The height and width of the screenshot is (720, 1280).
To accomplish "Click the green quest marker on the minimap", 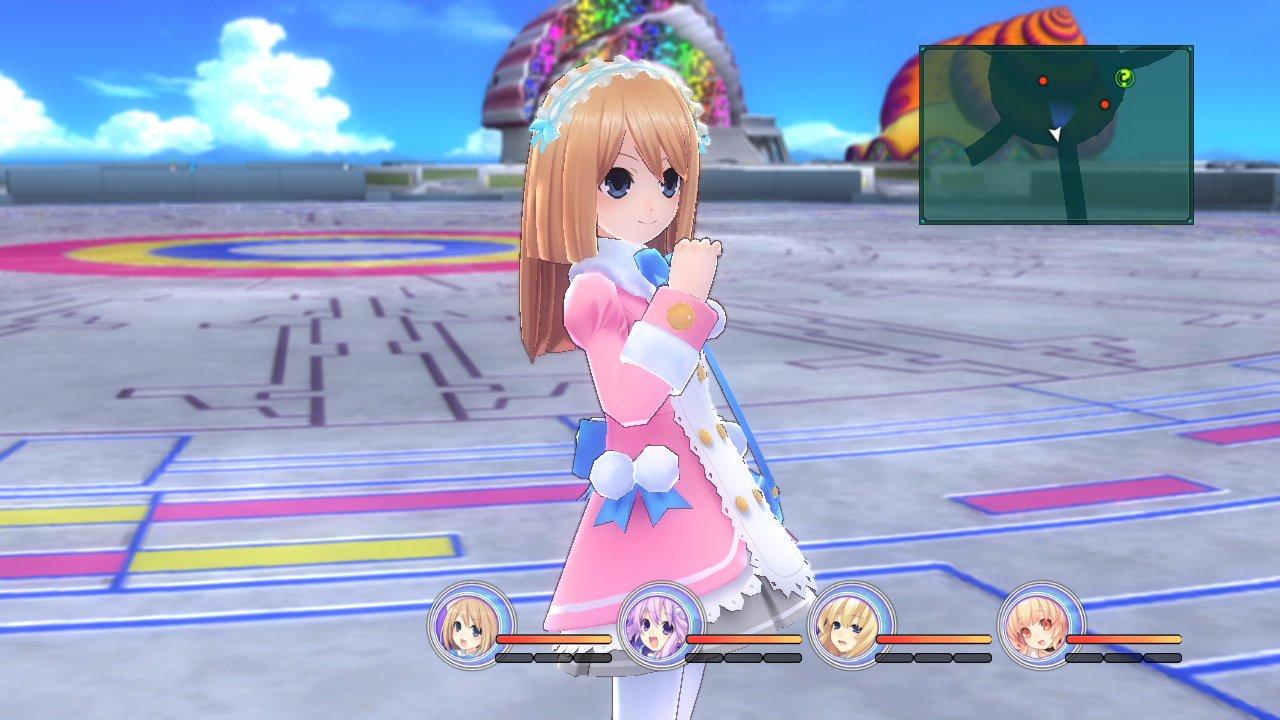I will tap(1124, 79).
